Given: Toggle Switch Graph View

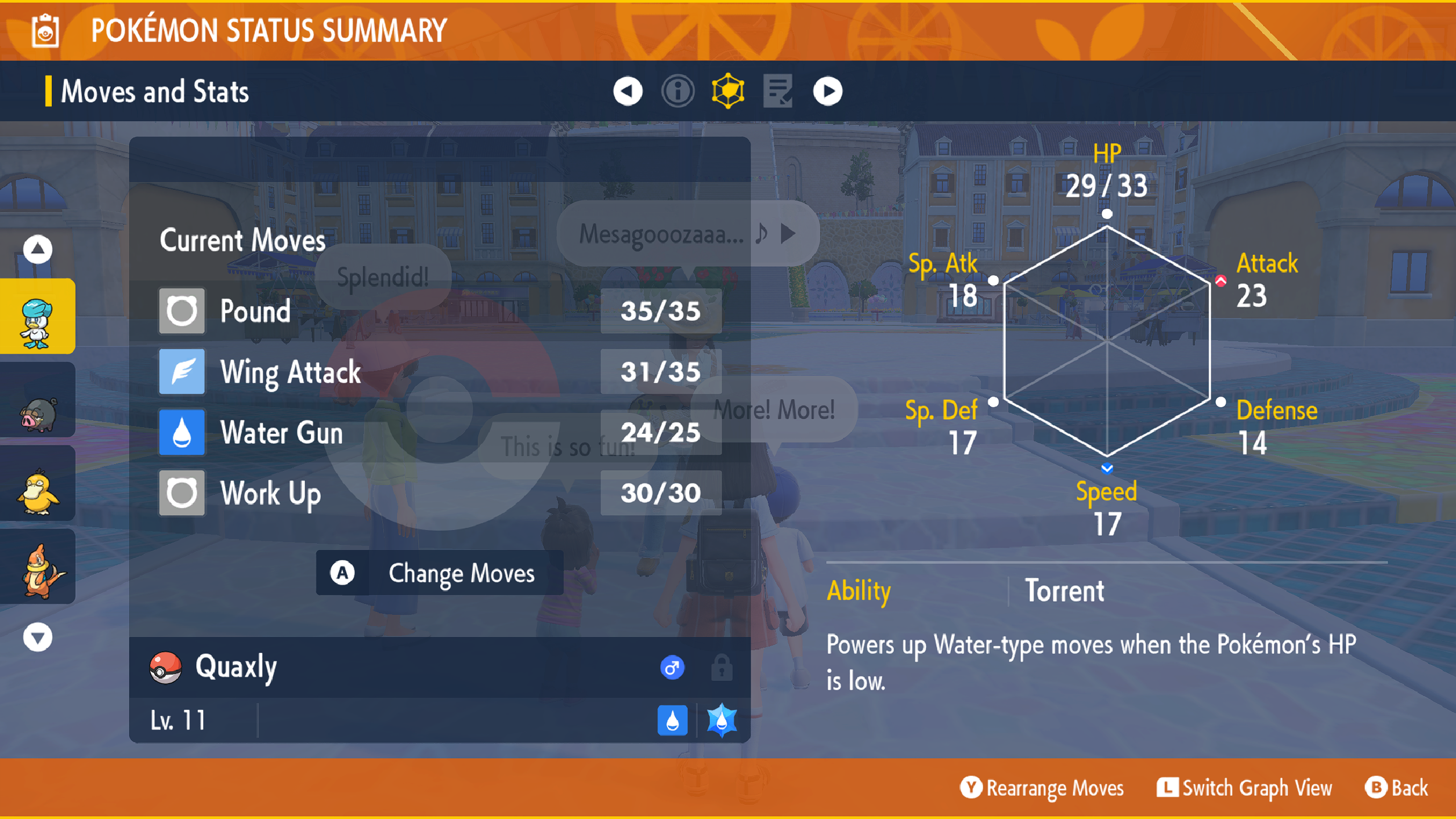Looking at the screenshot, I should tap(1244, 788).
